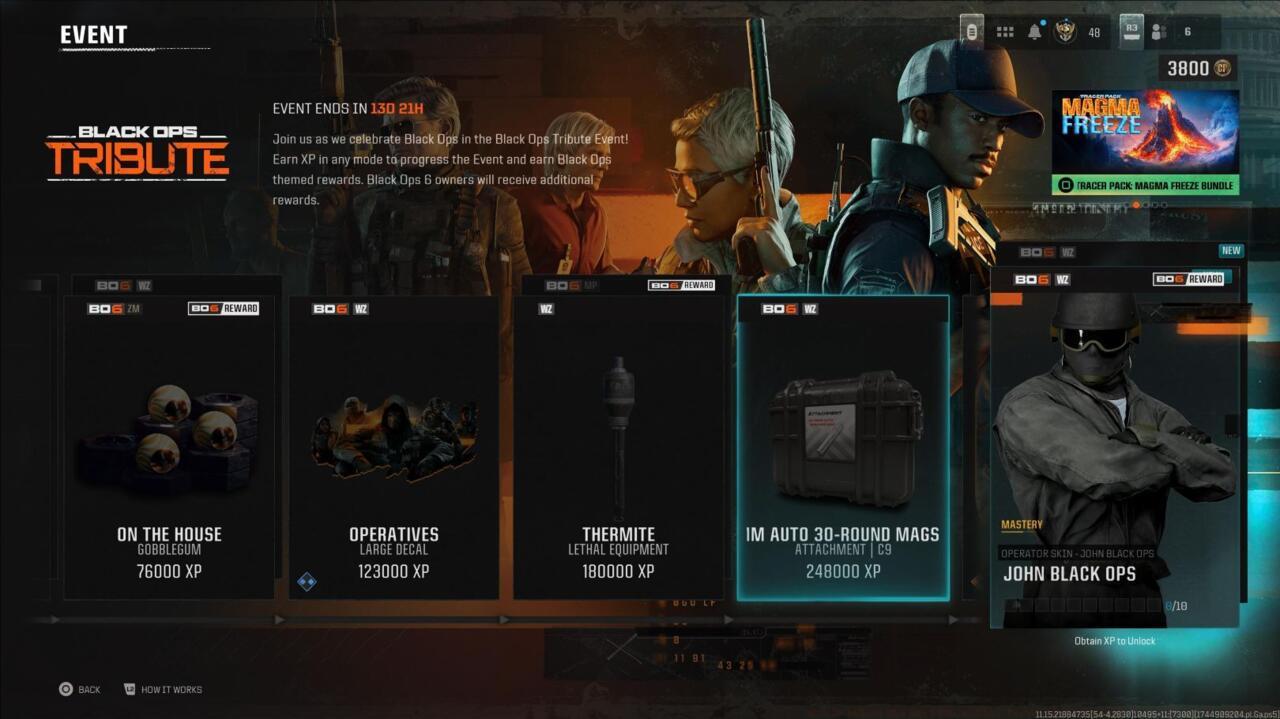Click the 3800 COD Points balance
The image size is (1280, 719).
tap(1197, 68)
